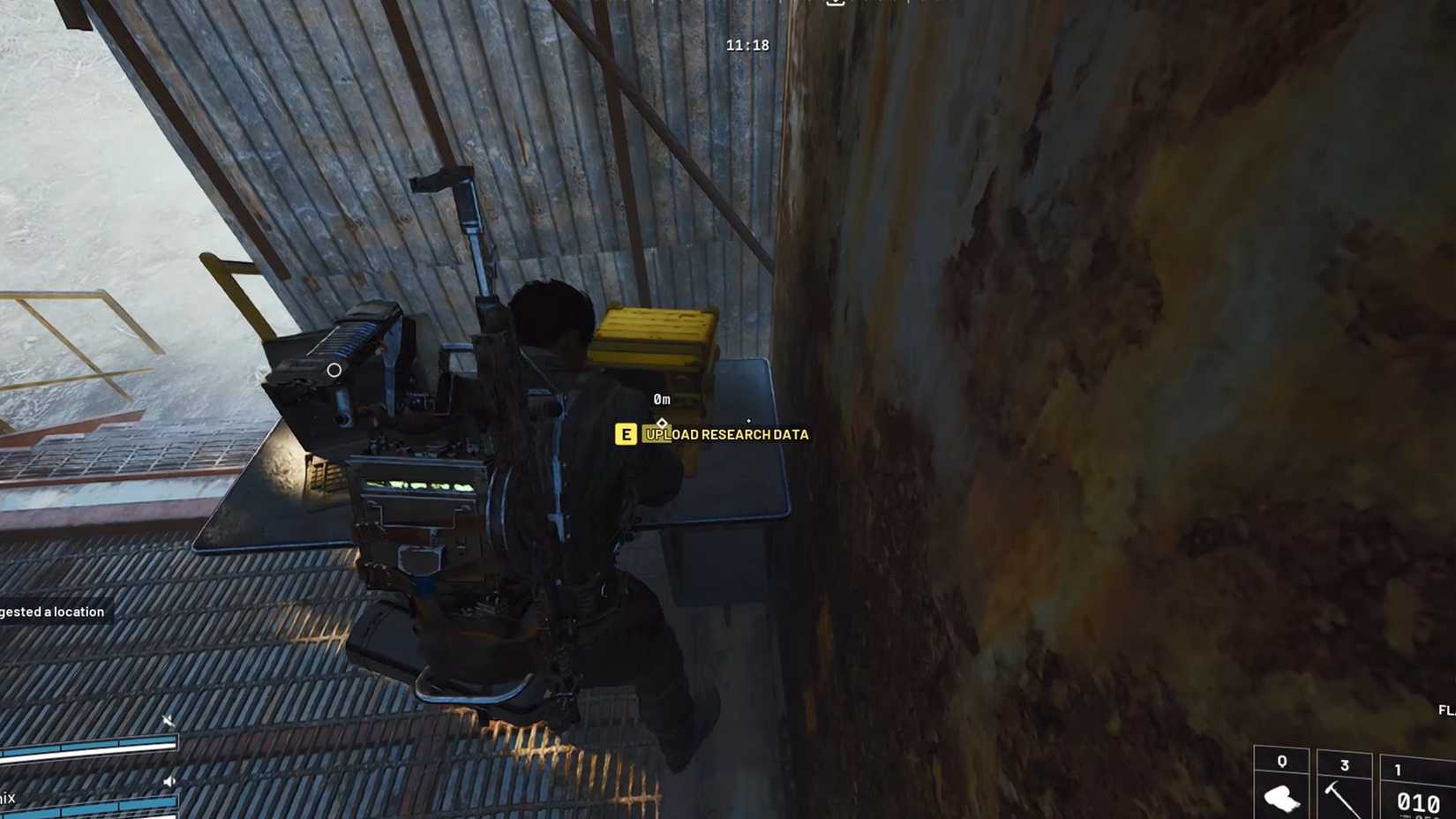
Task: Click the 'mix' voice channel label
Action: (x=8, y=799)
